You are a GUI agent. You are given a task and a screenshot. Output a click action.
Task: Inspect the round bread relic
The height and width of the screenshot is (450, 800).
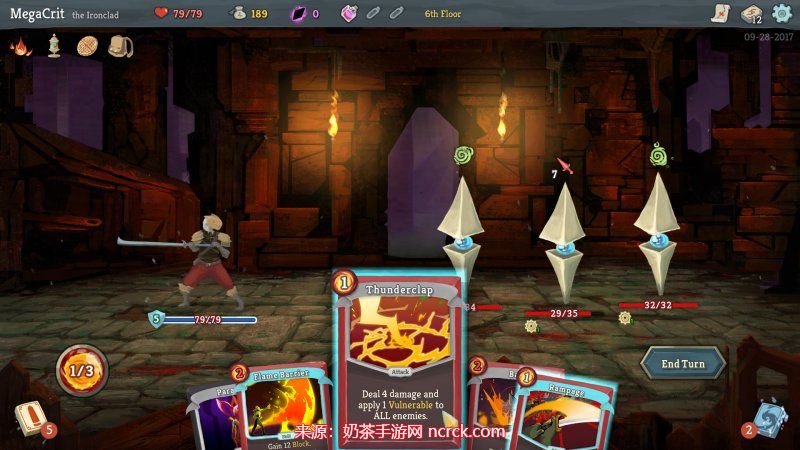pyautogui.click(x=87, y=46)
